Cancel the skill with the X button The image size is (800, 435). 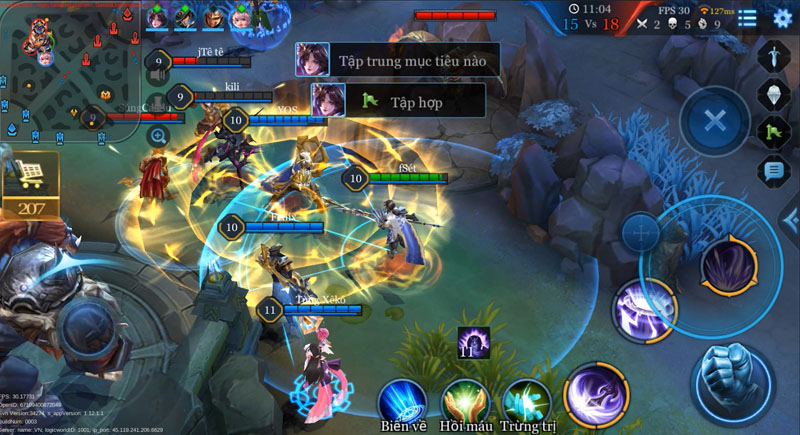click(714, 122)
